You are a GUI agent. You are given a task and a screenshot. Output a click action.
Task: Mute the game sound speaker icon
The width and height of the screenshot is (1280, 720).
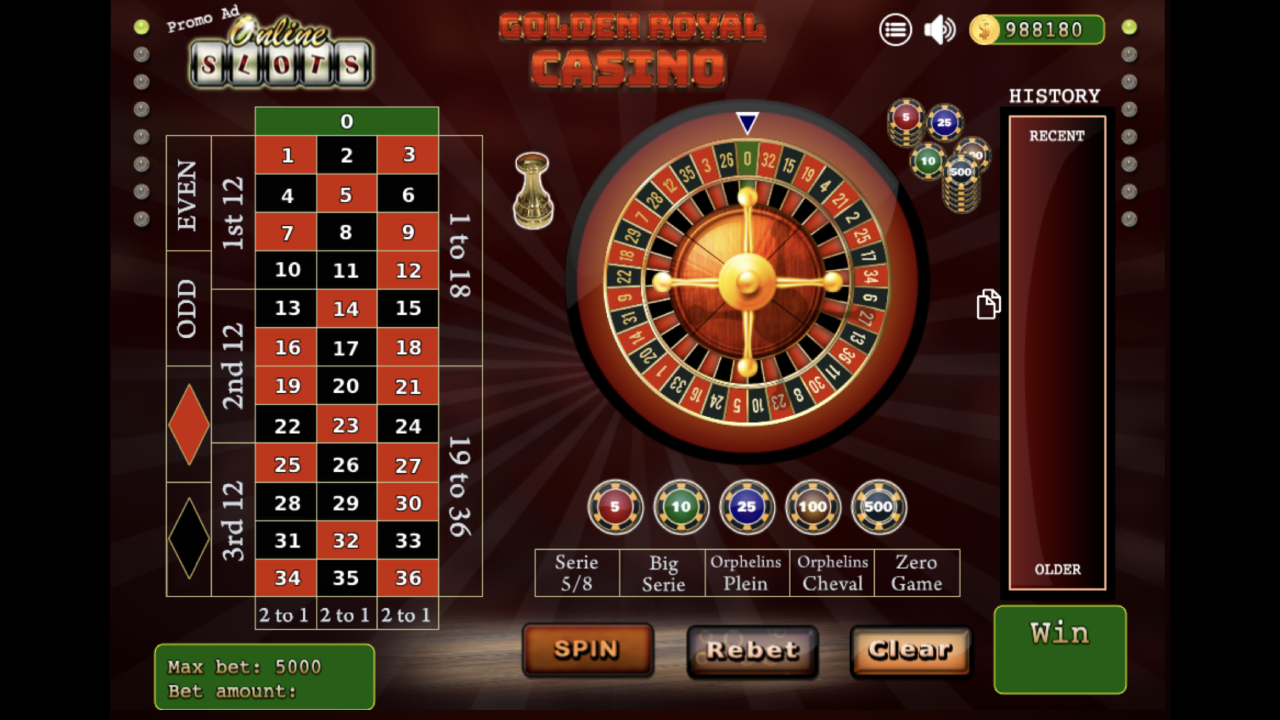point(939,30)
